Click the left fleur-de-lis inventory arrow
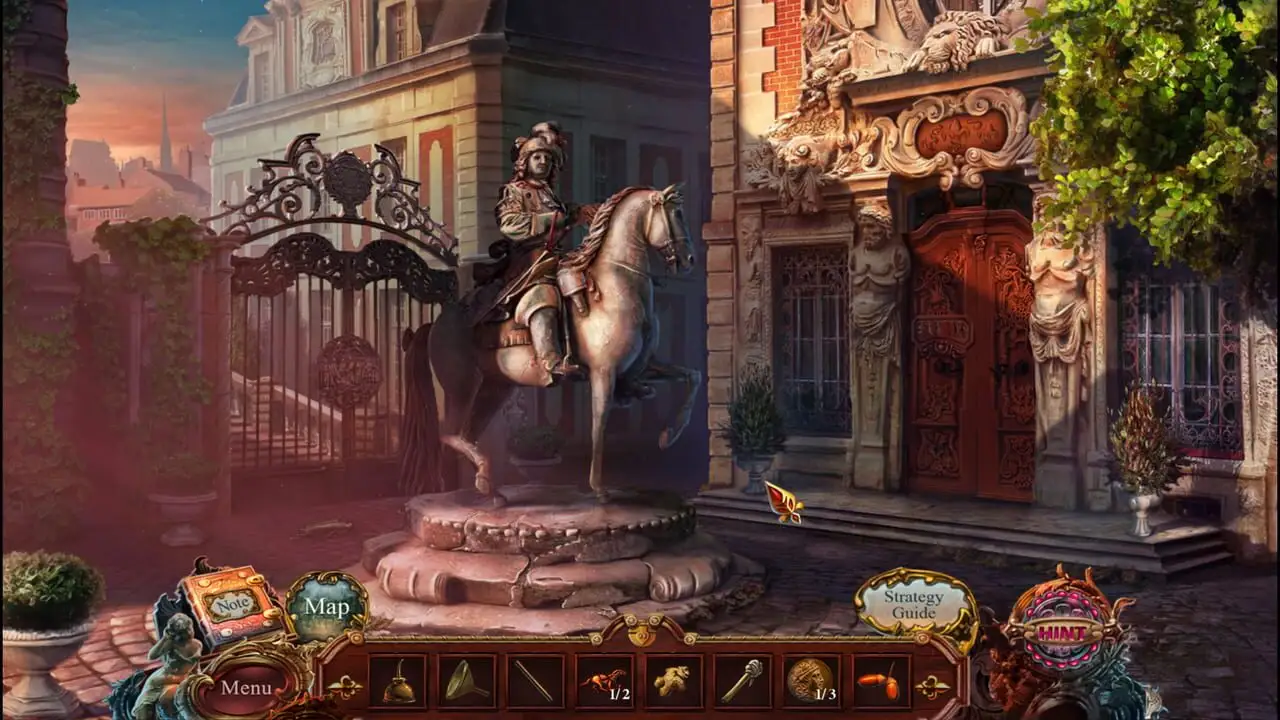Screen dimensions: 1280x720 coord(343,687)
